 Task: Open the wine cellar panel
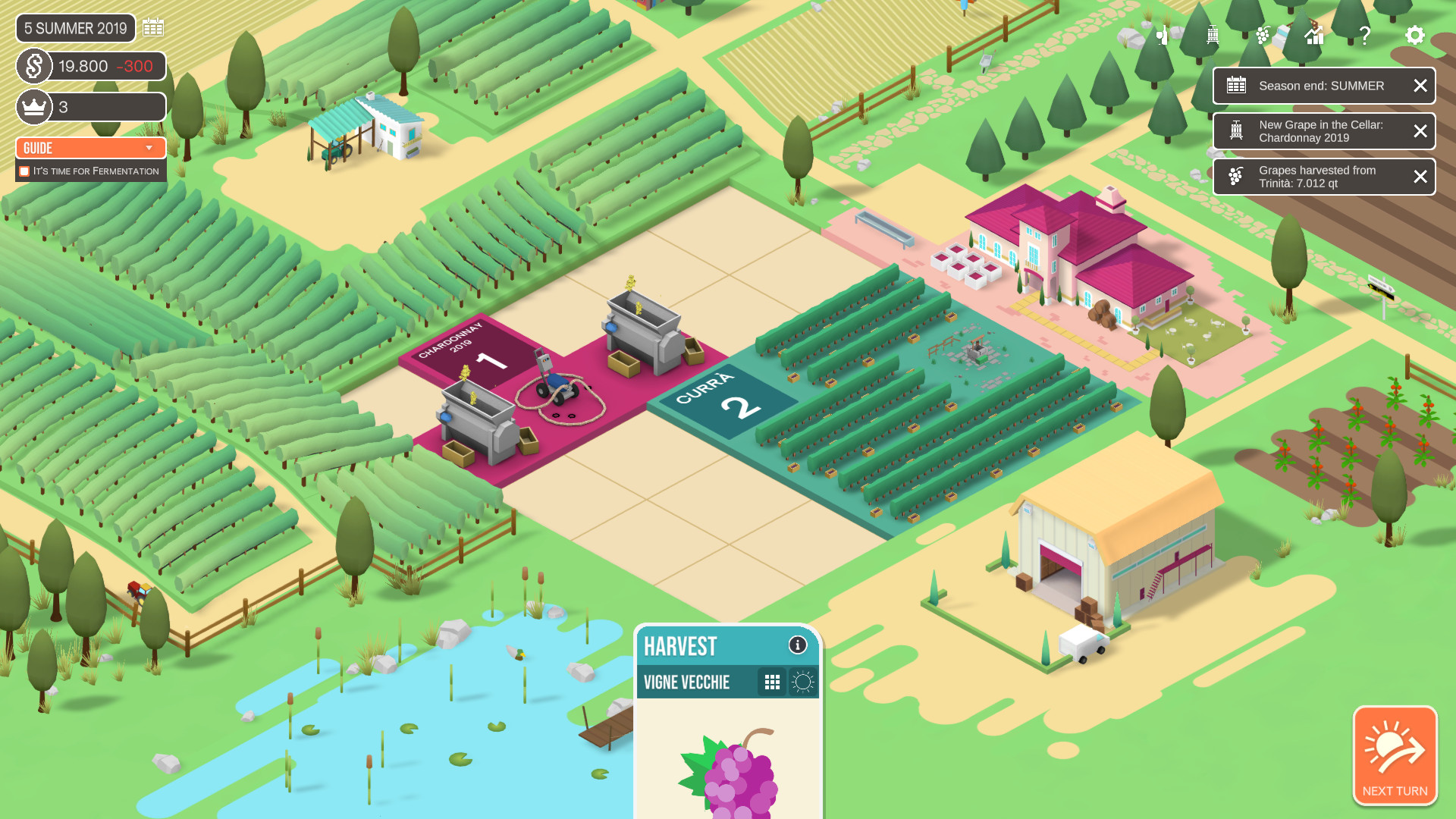(x=1163, y=35)
